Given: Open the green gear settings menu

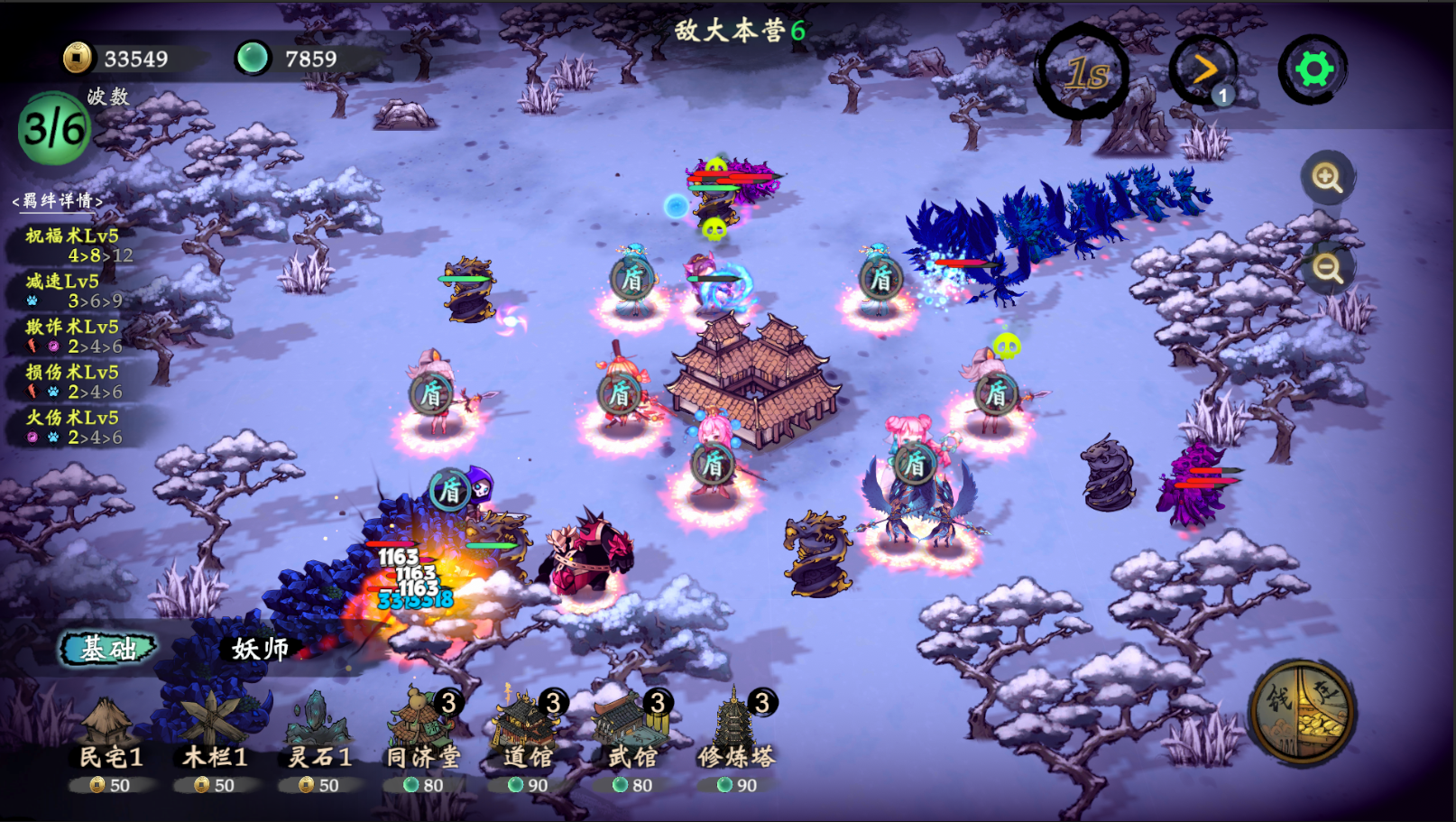Looking at the screenshot, I should (x=1313, y=69).
